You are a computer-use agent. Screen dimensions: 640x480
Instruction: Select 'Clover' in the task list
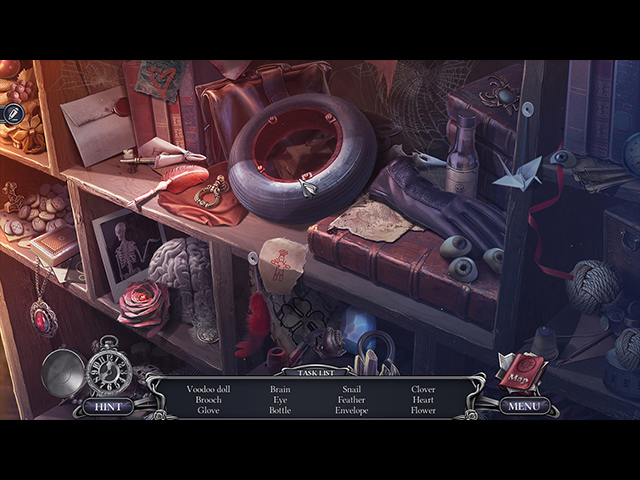(x=423, y=389)
